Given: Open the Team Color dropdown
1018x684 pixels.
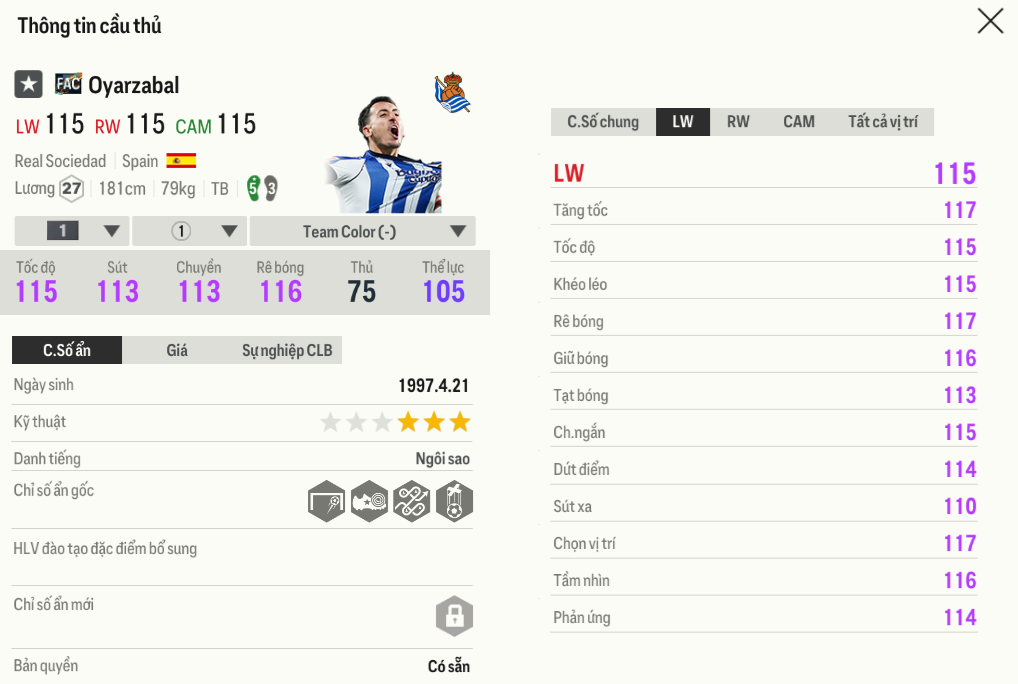Looking at the screenshot, I should 362,231.
